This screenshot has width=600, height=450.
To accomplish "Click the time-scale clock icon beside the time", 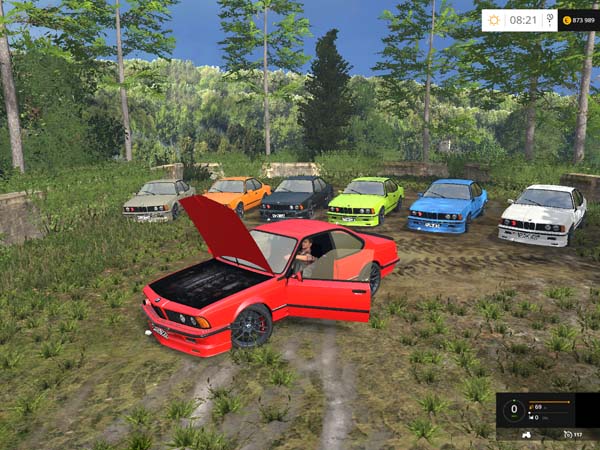I will 549,20.
